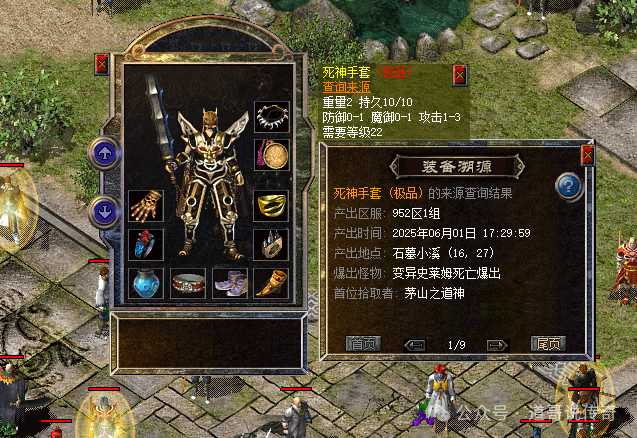Select the red gem ring slot
637x438 pixels.
tap(145, 245)
